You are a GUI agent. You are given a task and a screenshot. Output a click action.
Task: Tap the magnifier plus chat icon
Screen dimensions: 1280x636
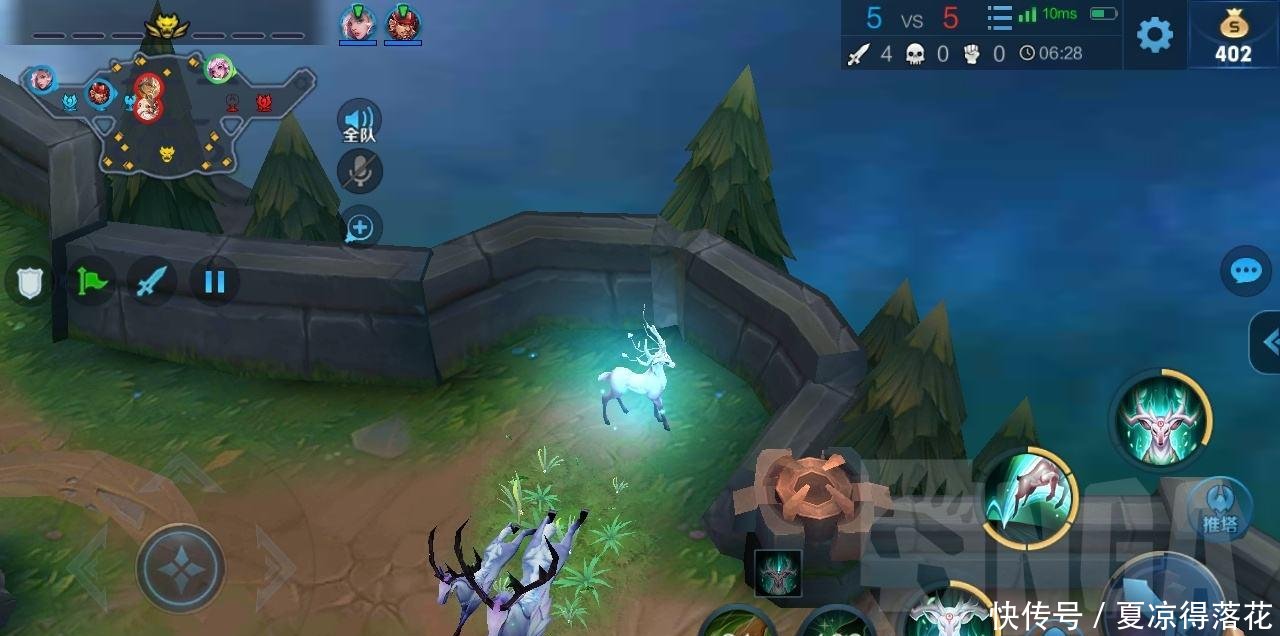(360, 227)
